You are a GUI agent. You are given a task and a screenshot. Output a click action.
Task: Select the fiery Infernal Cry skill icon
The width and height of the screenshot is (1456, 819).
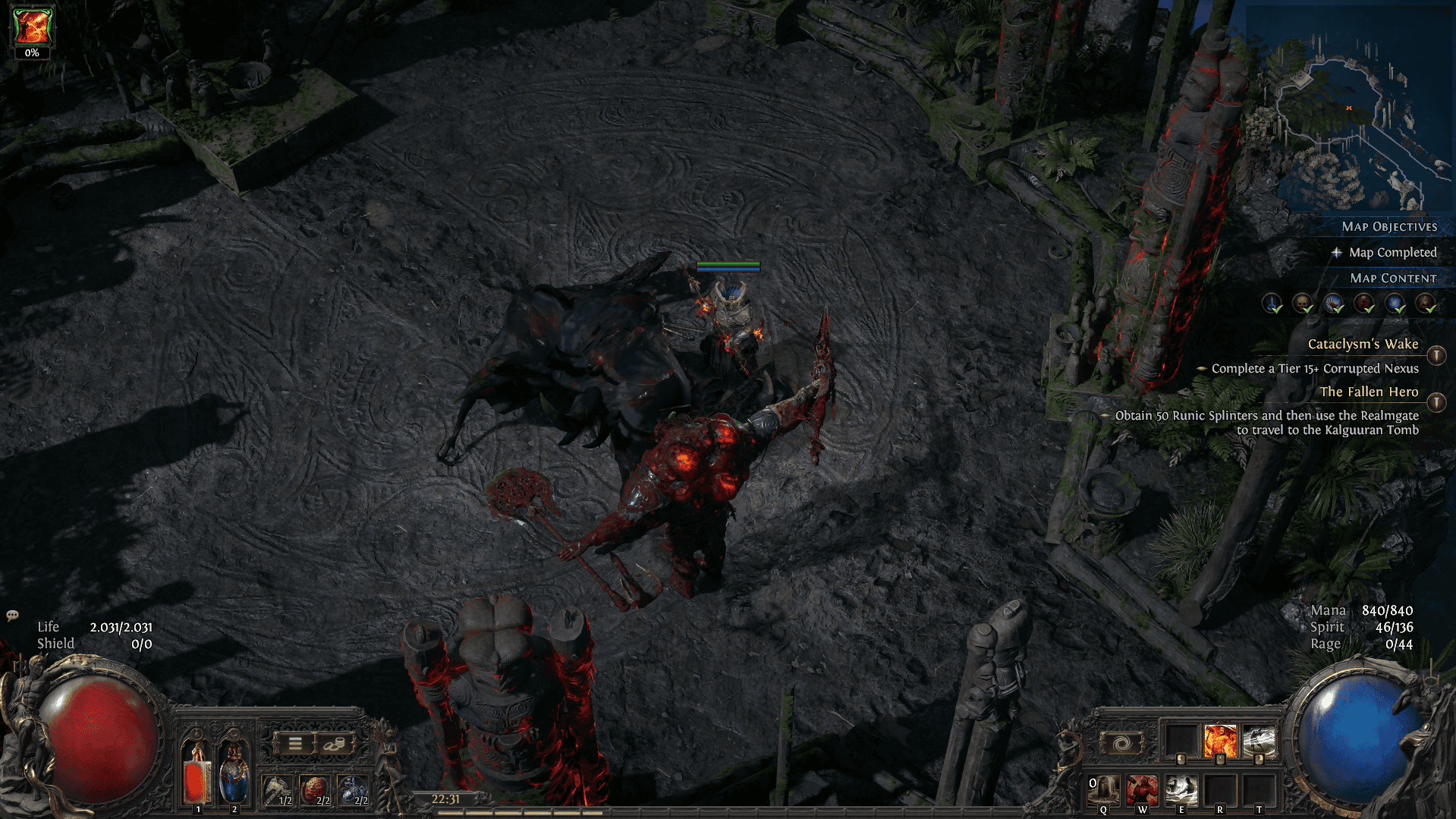(1220, 738)
